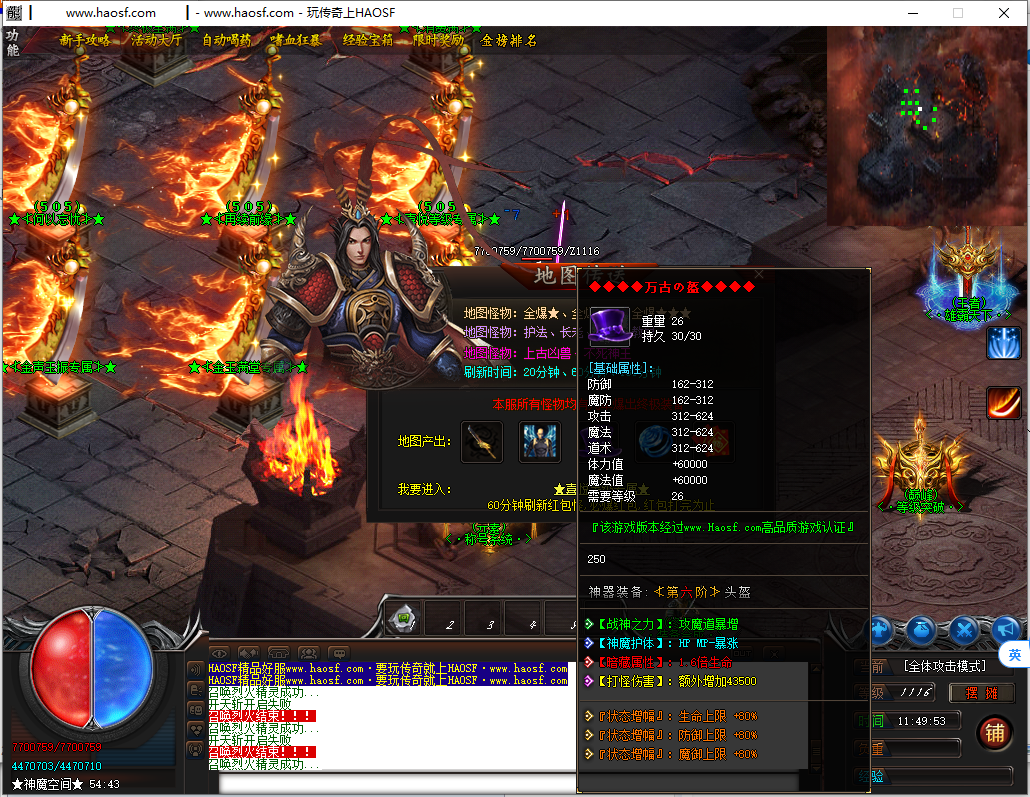The width and height of the screenshot is (1030, 797).
Task: Click the minimap in the corner
Action: pos(926,125)
